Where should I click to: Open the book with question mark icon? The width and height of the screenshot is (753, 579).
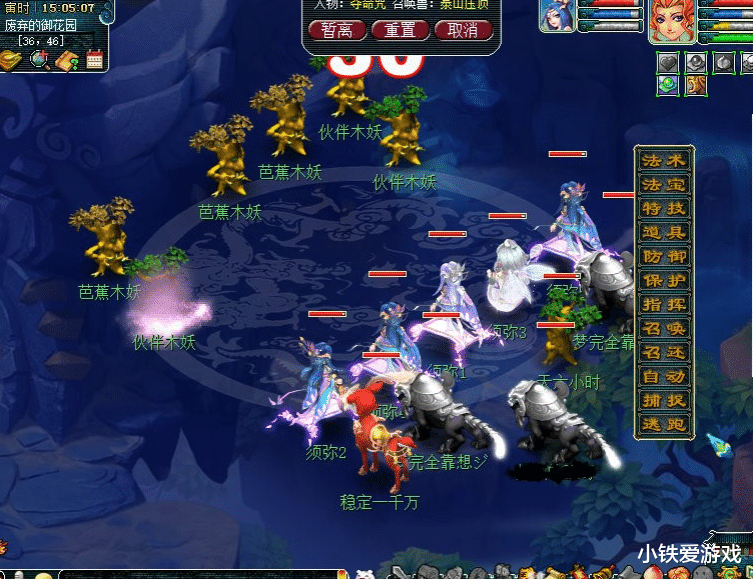point(68,60)
